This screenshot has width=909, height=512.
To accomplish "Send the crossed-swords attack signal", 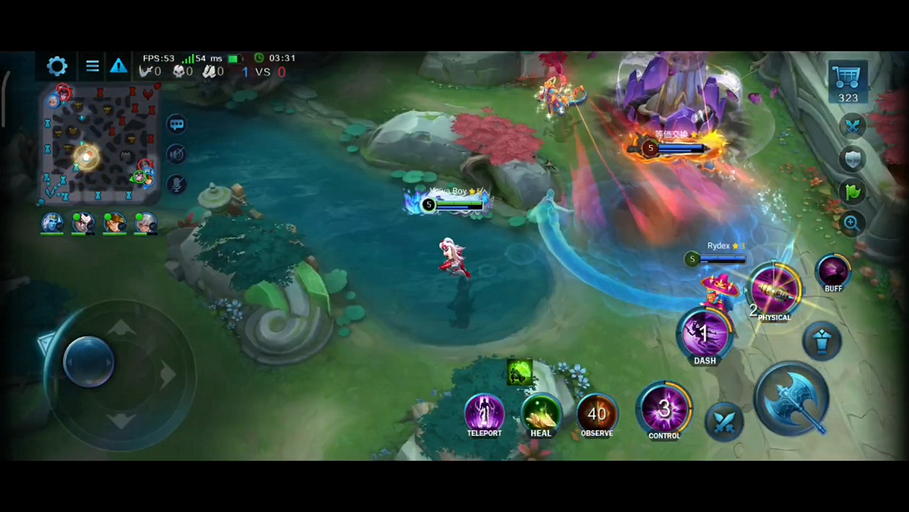I will (x=852, y=126).
